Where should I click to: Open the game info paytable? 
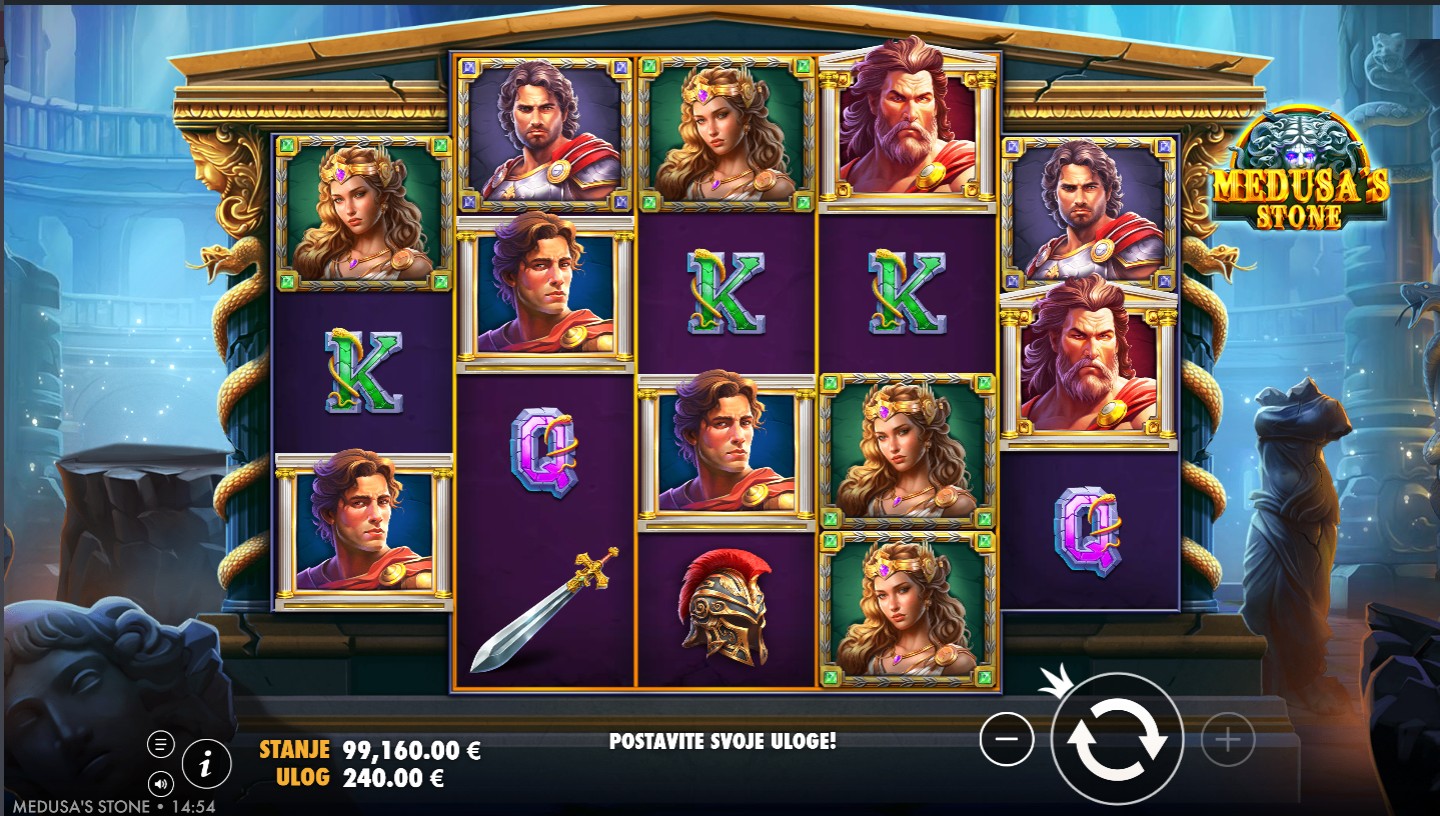[x=206, y=765]
